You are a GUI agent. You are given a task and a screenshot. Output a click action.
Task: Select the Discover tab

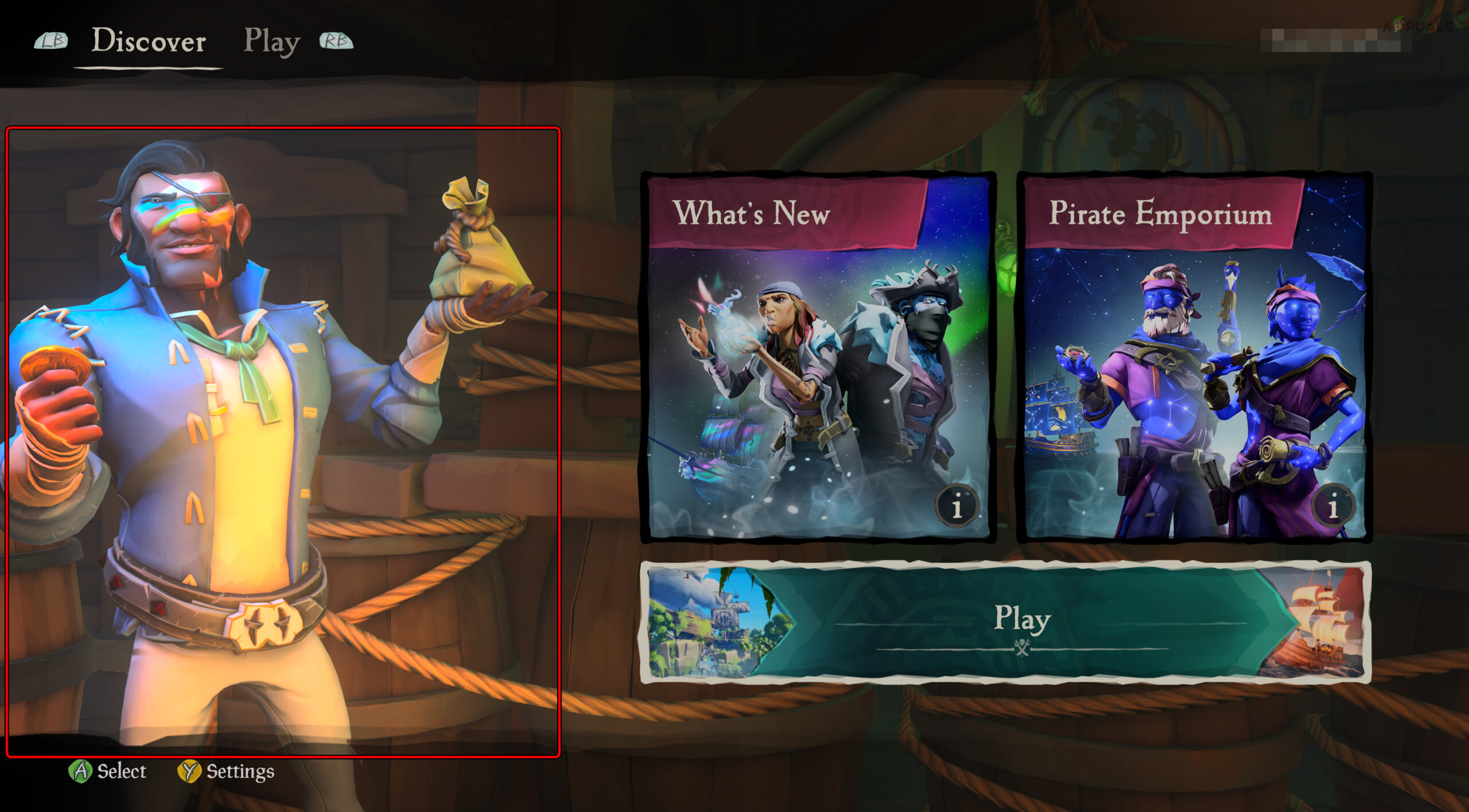point(148,41)
